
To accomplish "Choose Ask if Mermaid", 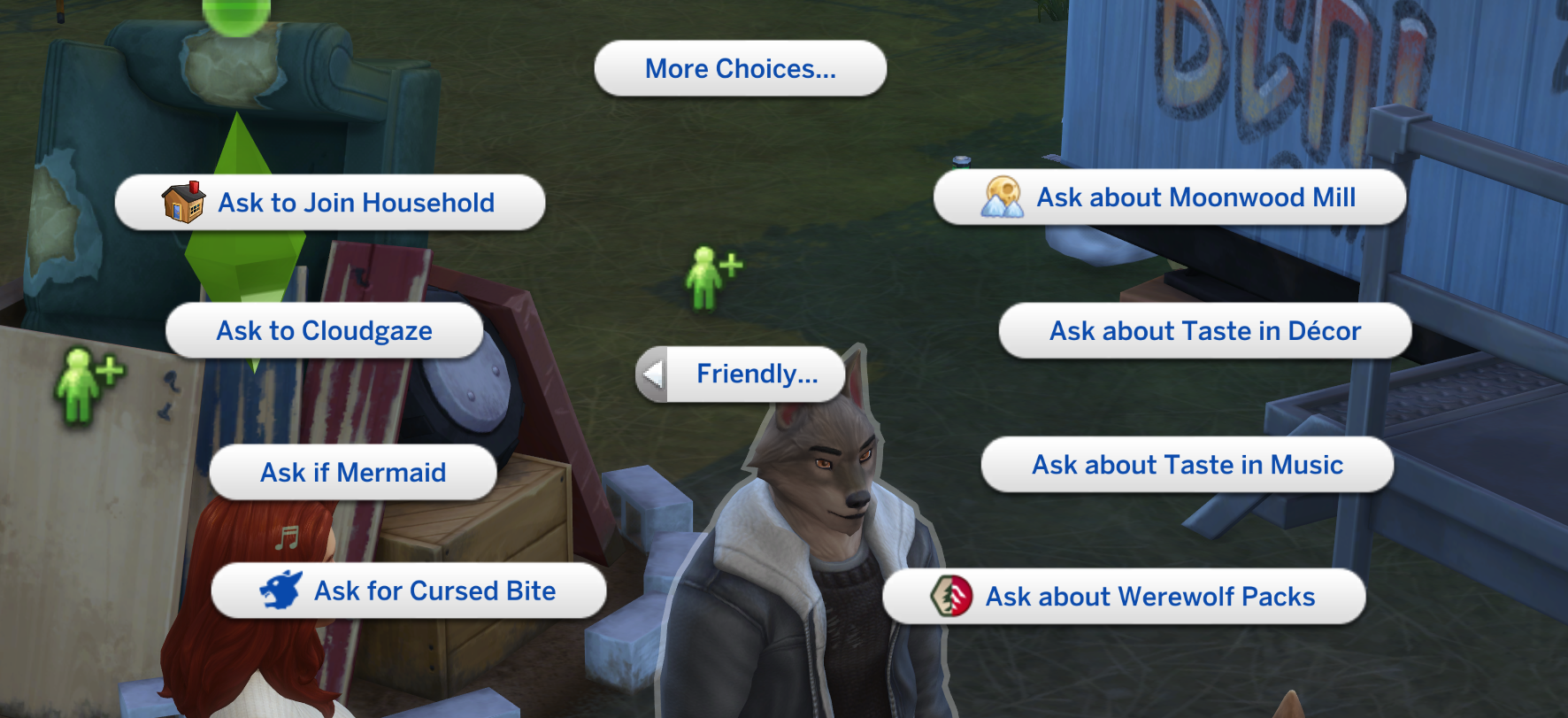I will pos(352,473).
